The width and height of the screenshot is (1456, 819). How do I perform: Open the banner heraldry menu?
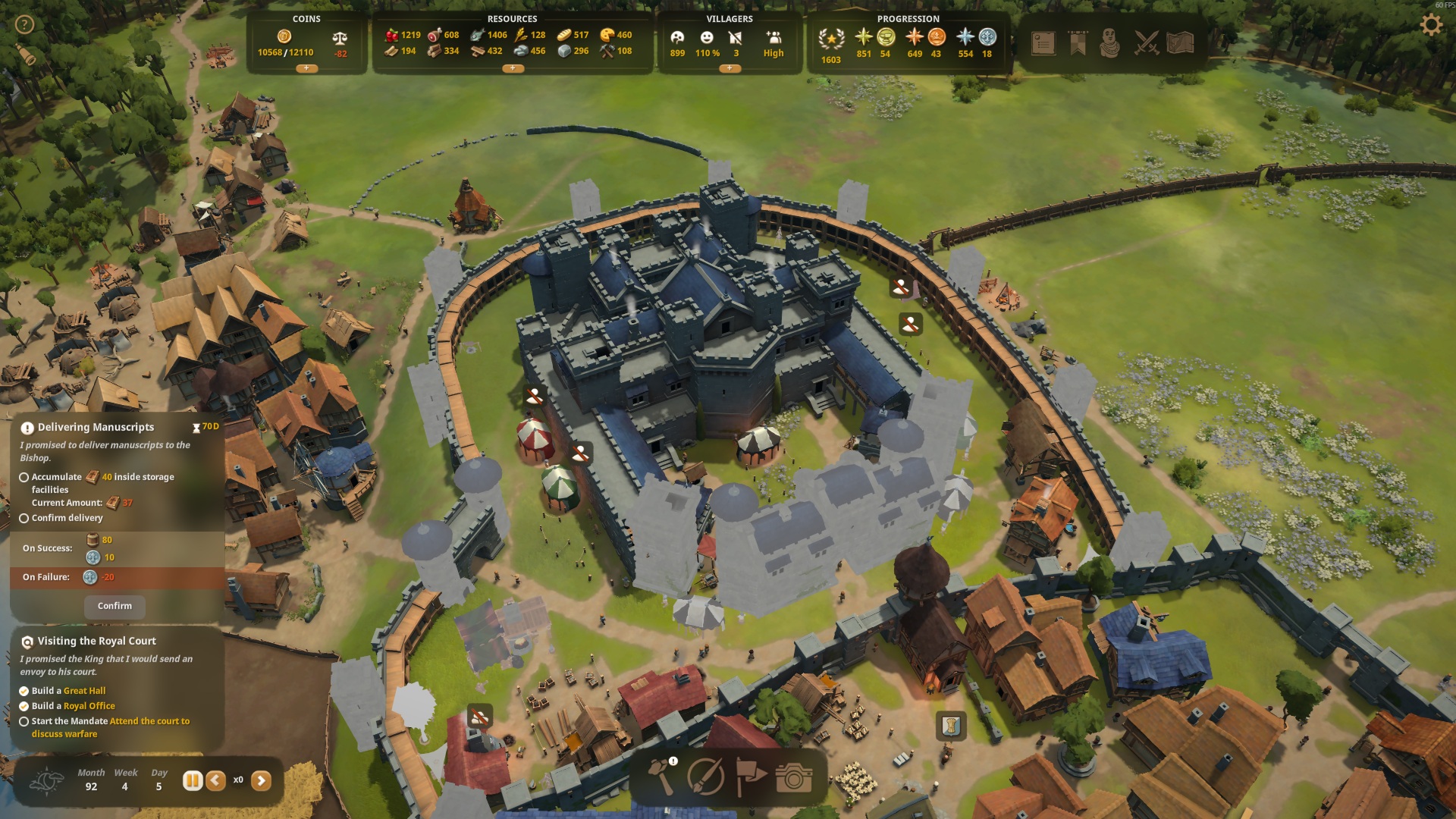point(1078,43)
